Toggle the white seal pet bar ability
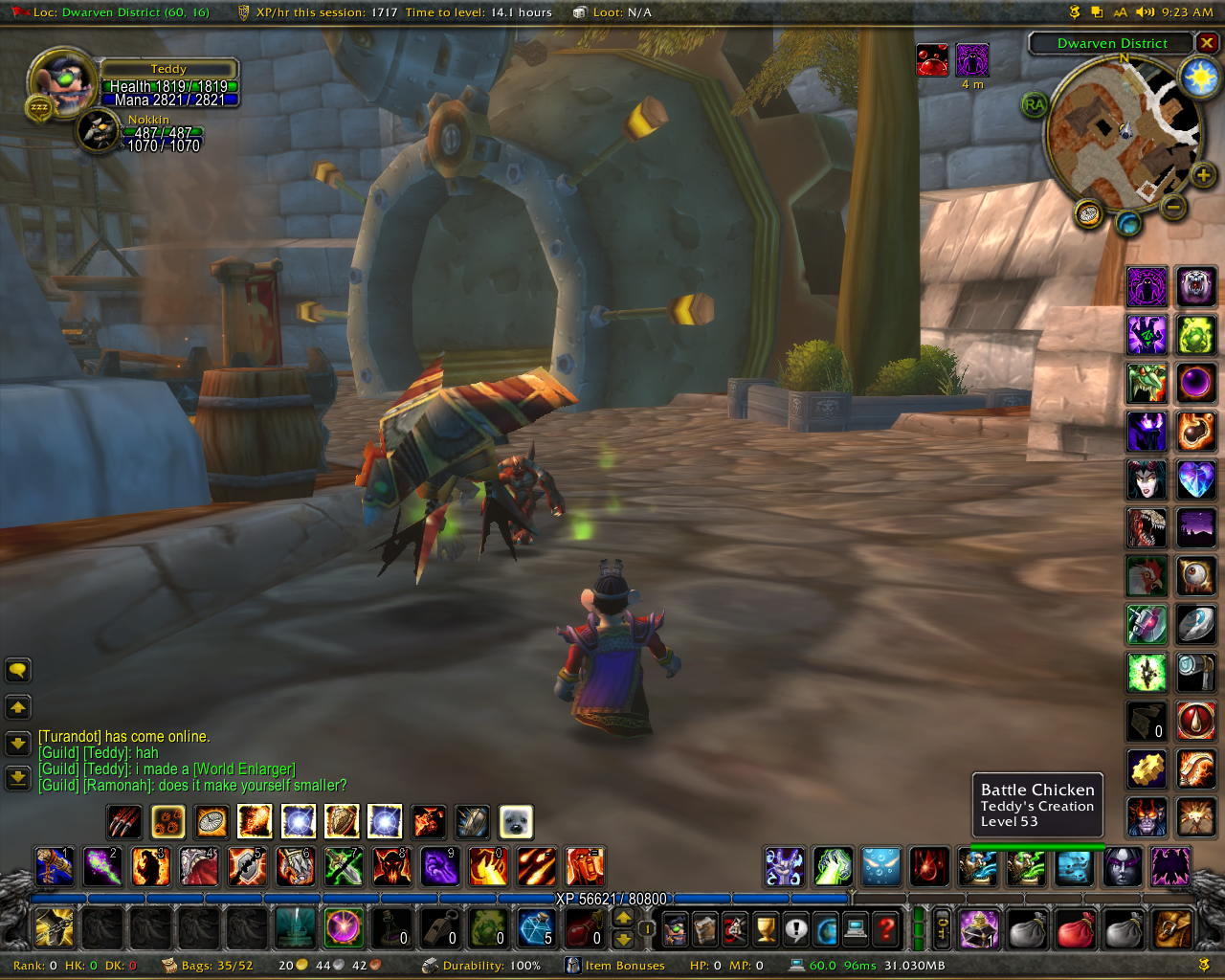Screen dimensions: 1225x980 (x=516, y=821)
